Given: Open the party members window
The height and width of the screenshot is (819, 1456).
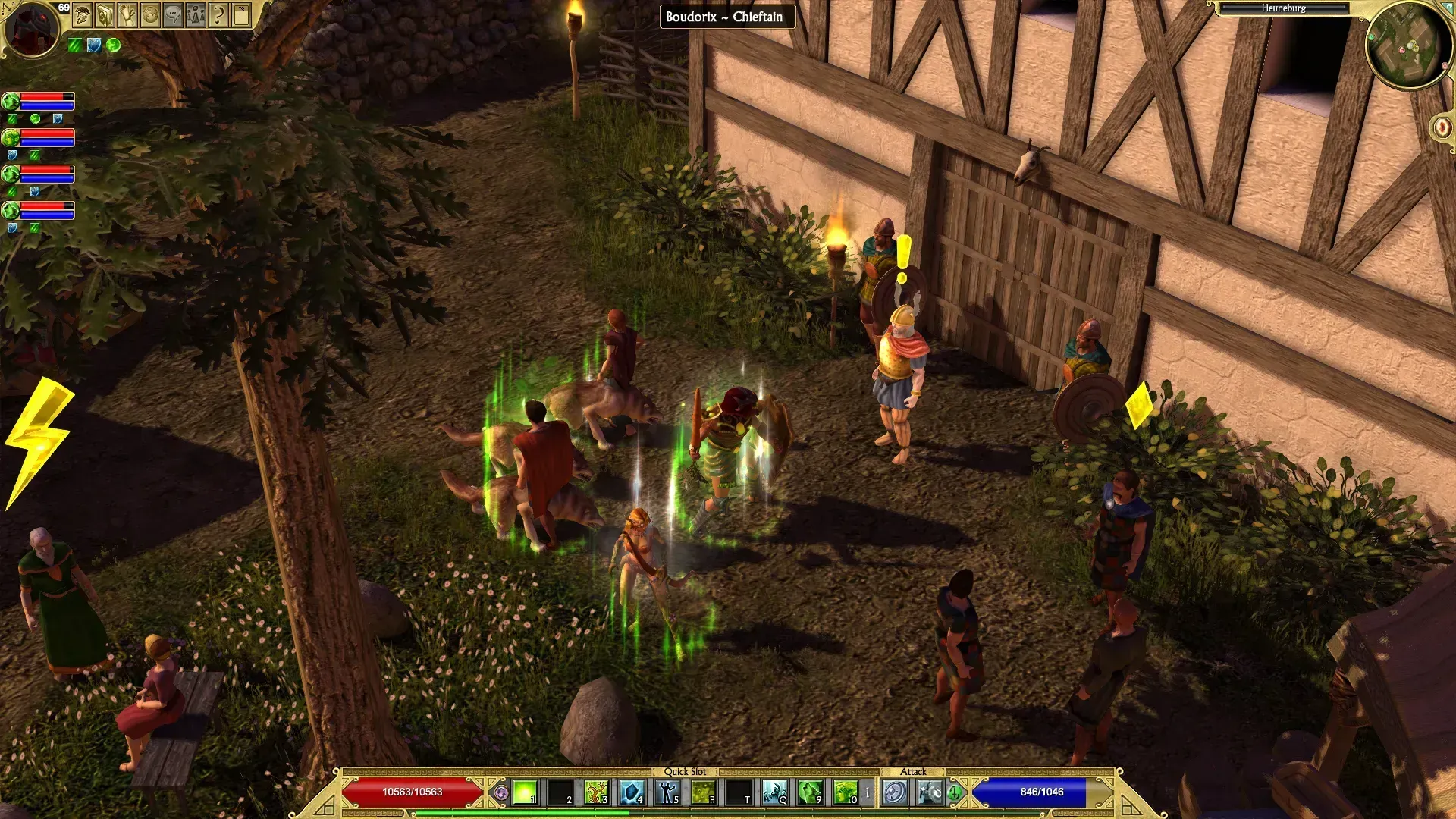Looking at the screenshot, I should 196,15.
